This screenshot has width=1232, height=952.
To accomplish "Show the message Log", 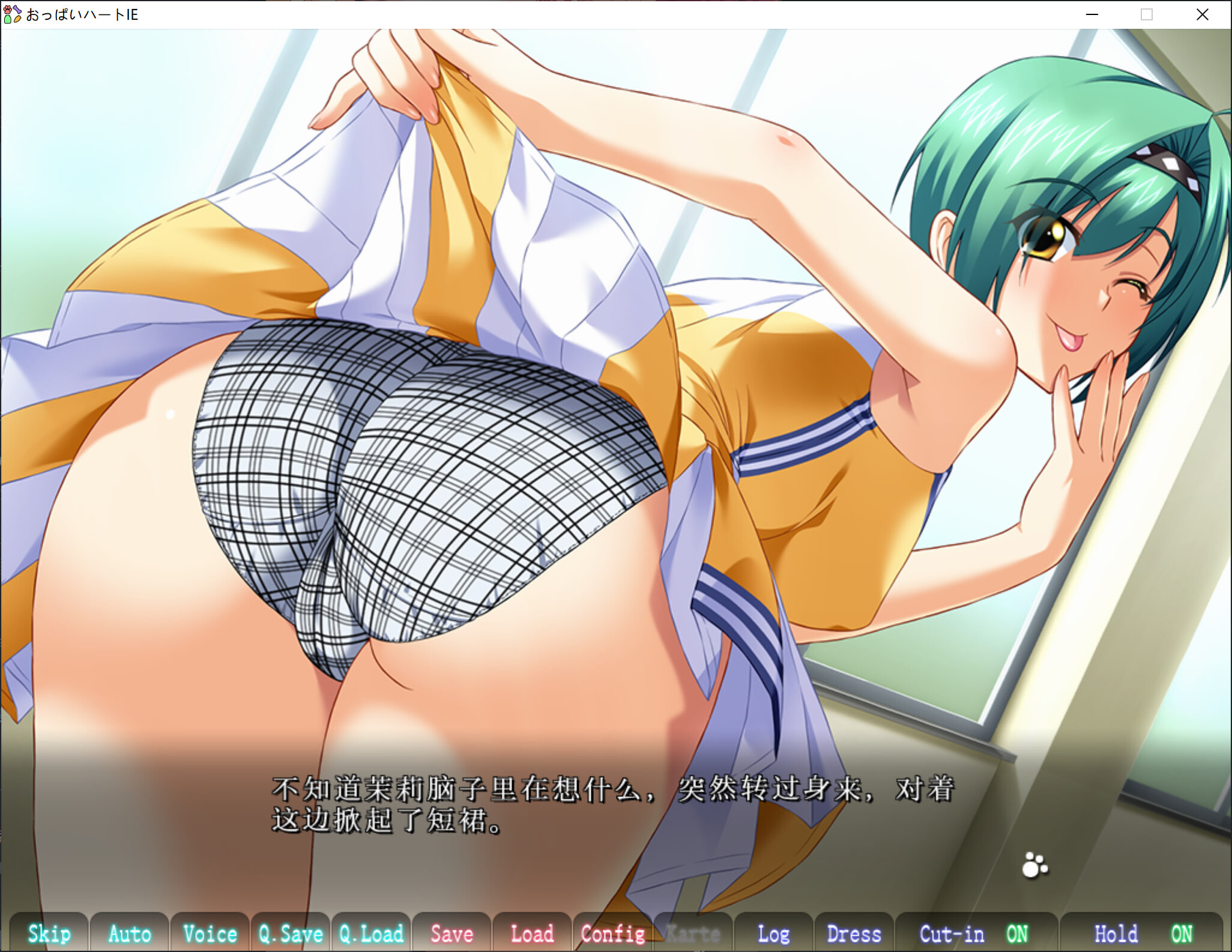I will coord(773,933).
